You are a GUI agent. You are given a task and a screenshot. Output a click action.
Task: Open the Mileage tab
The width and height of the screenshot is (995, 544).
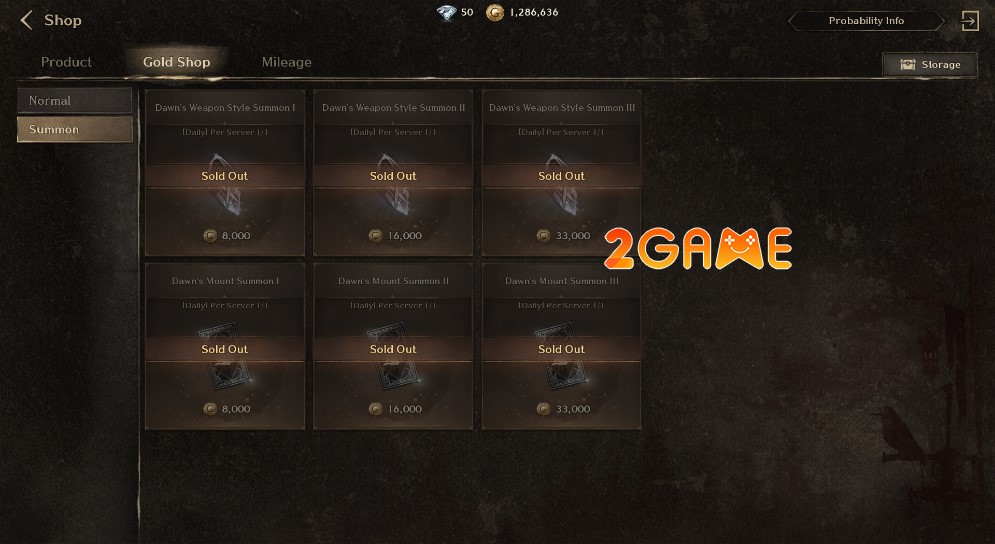point(287,62)
